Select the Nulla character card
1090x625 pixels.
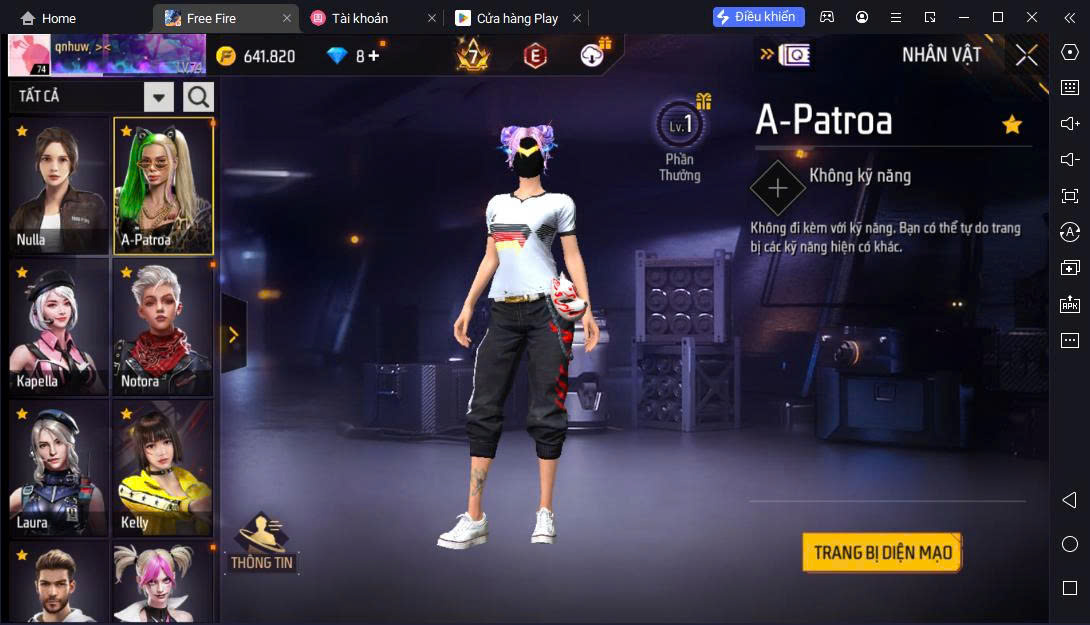tap(59, 185)
